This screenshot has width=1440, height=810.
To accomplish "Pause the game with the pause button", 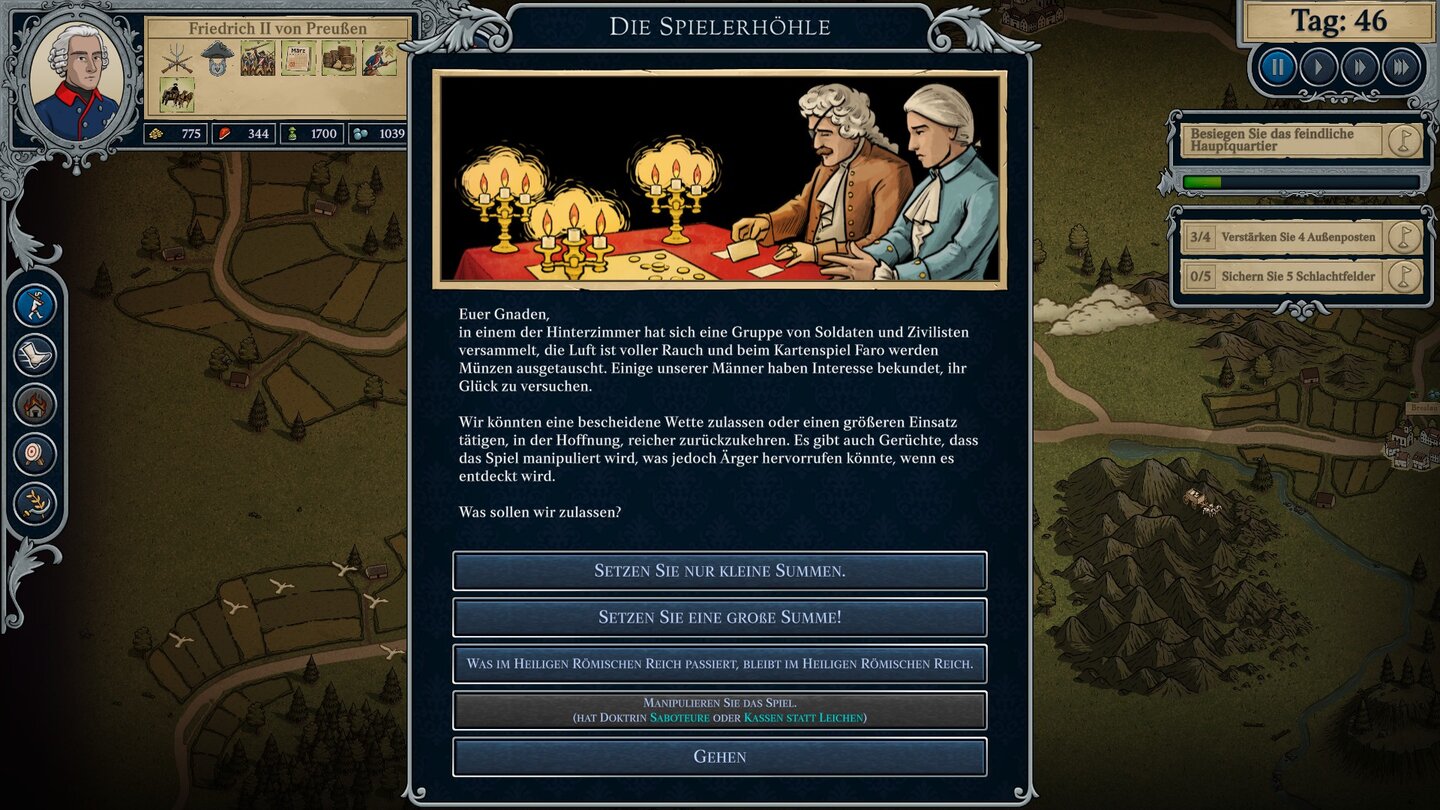I will (x=1277, y=67).
